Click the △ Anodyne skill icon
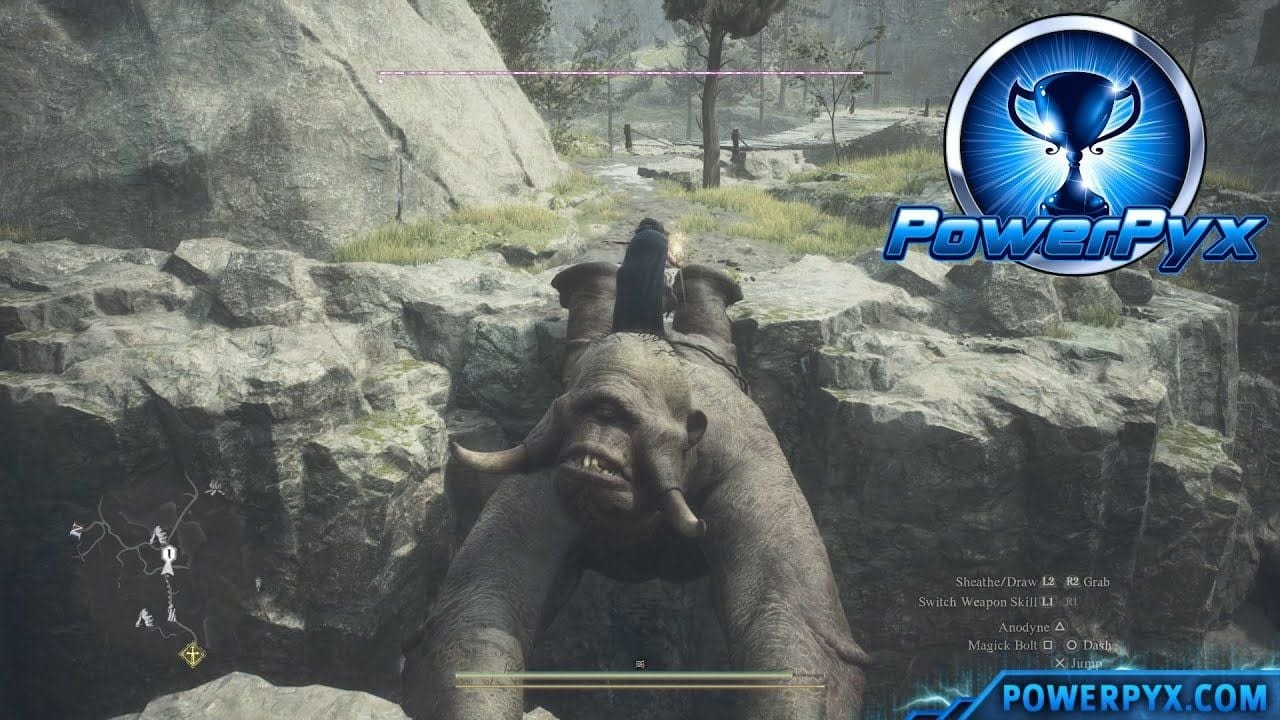This screenshot has height=720, width=1280. [1059, 627]
